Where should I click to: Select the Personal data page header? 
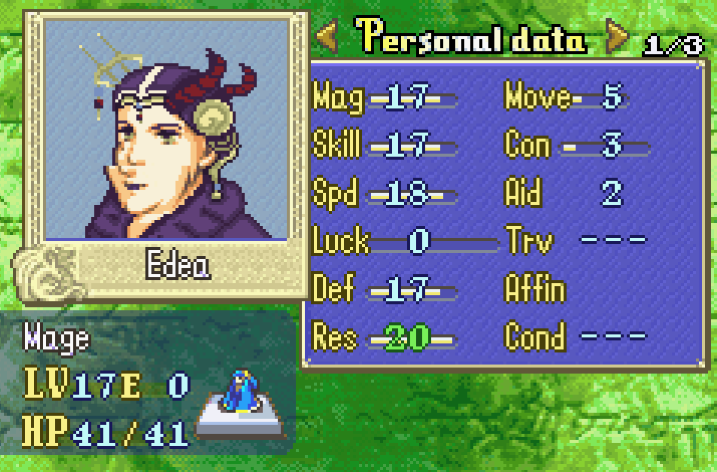(x=472, y=38)
